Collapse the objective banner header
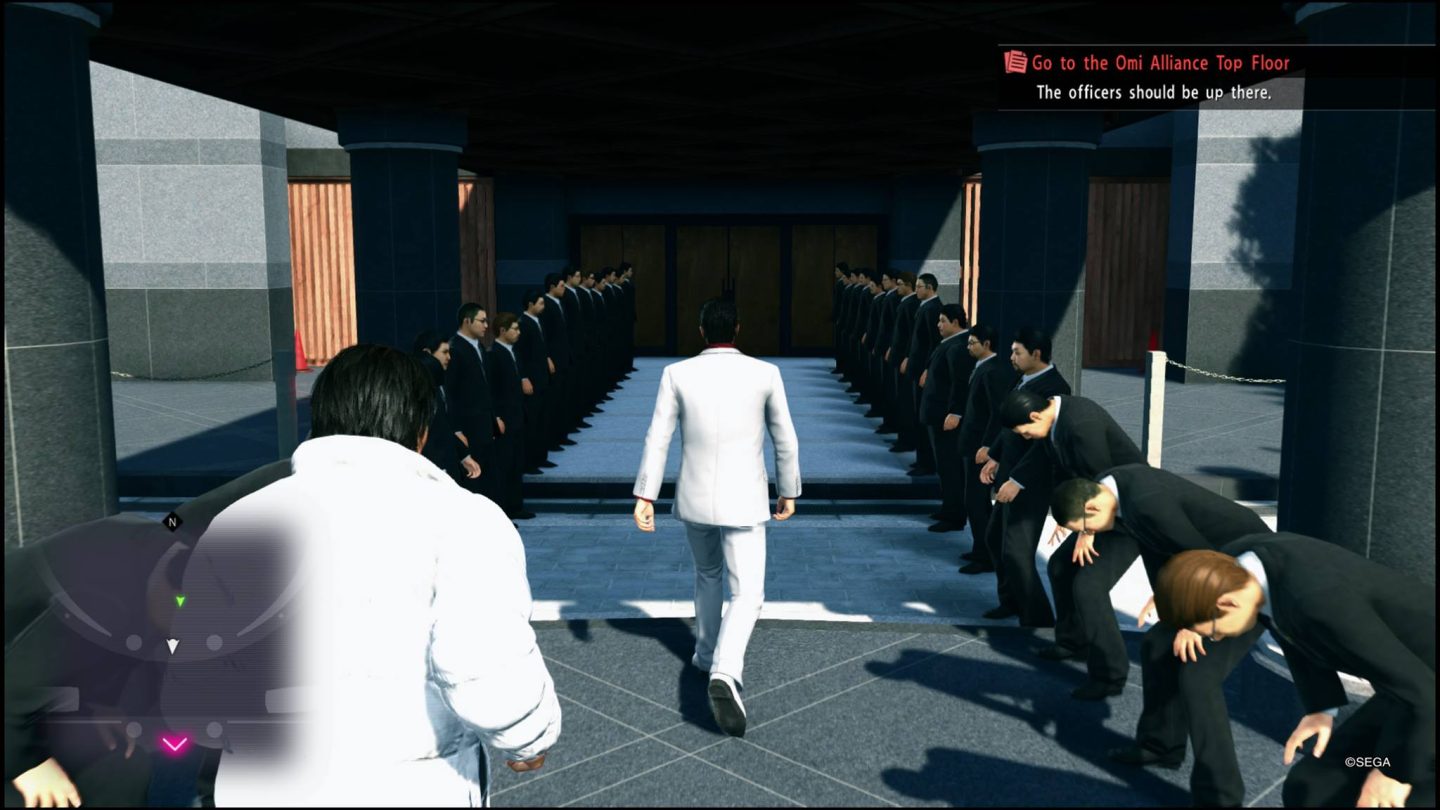 (1160, 62)
